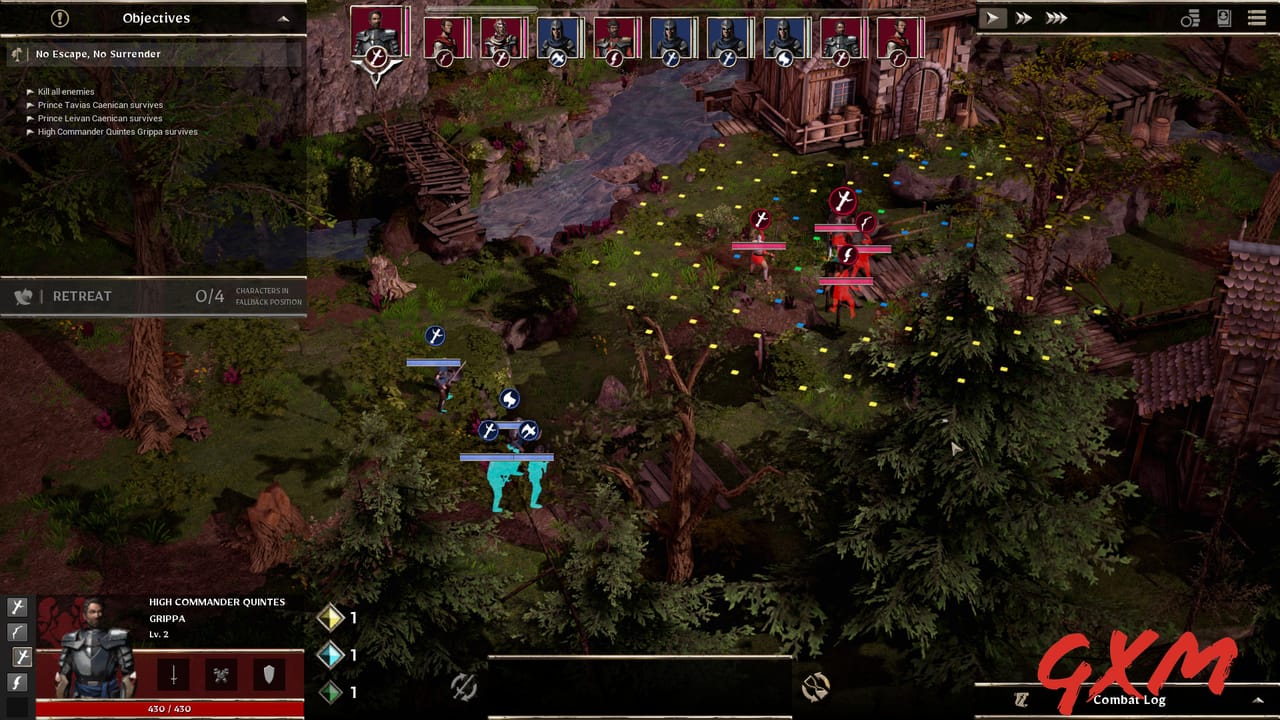Click the hourglass end-turn icon
The height and width of the screenshot is (720, 1280).
coord(815,688)
